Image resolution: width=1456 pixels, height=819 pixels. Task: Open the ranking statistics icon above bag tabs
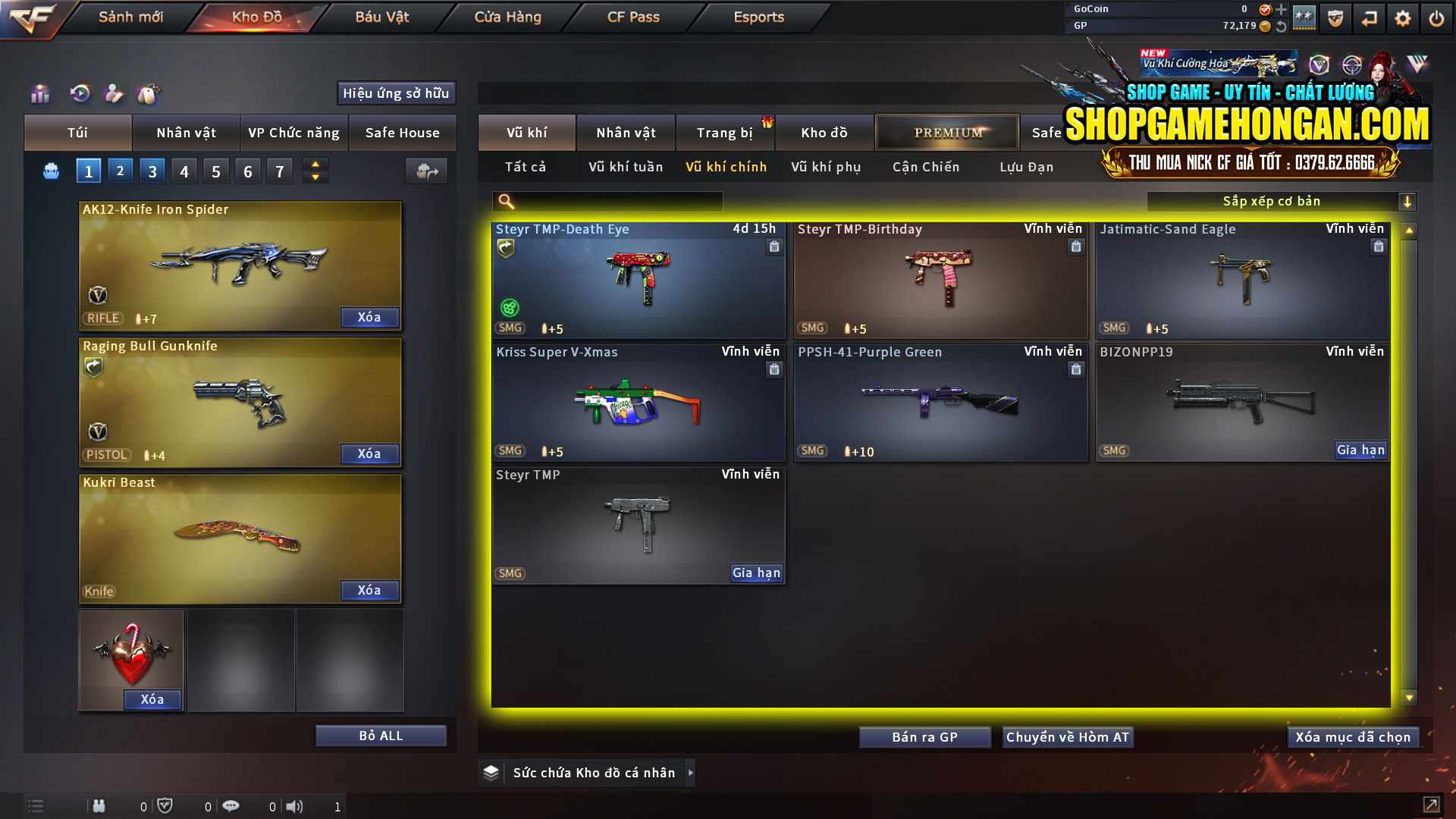pos(39,94)
